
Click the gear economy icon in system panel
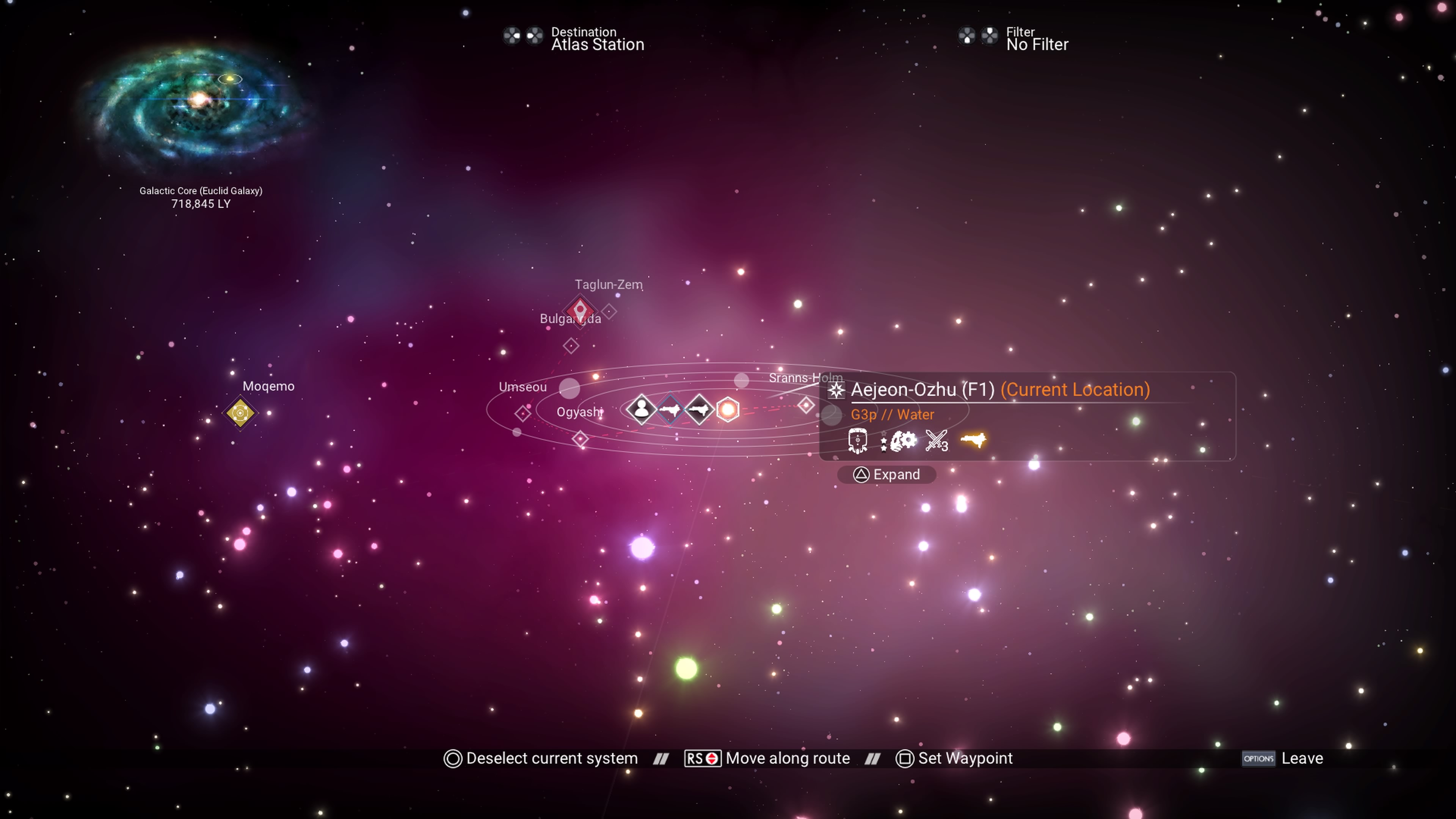(x=902, y=441)
